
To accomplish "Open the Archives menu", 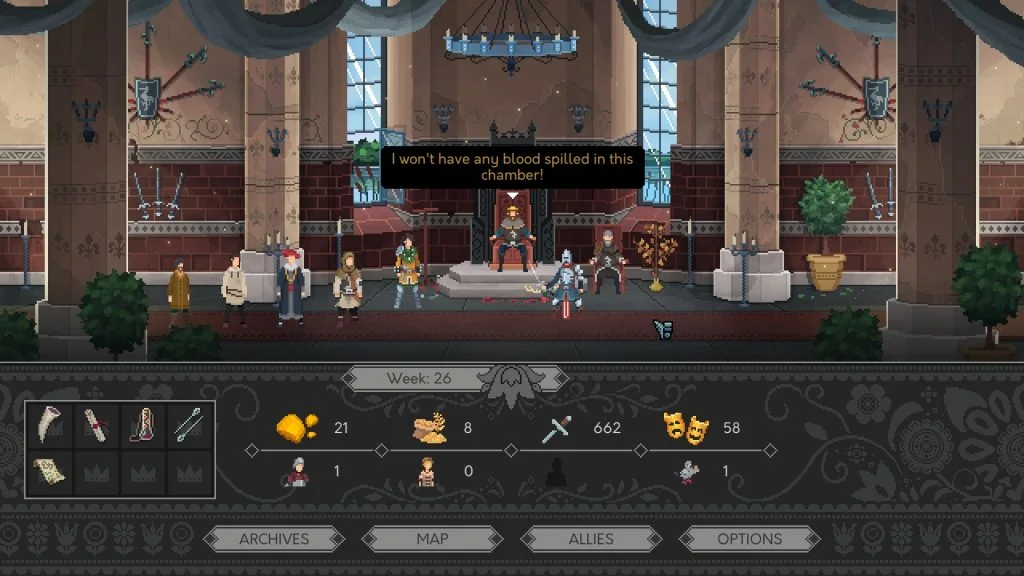I will [274, 539].
